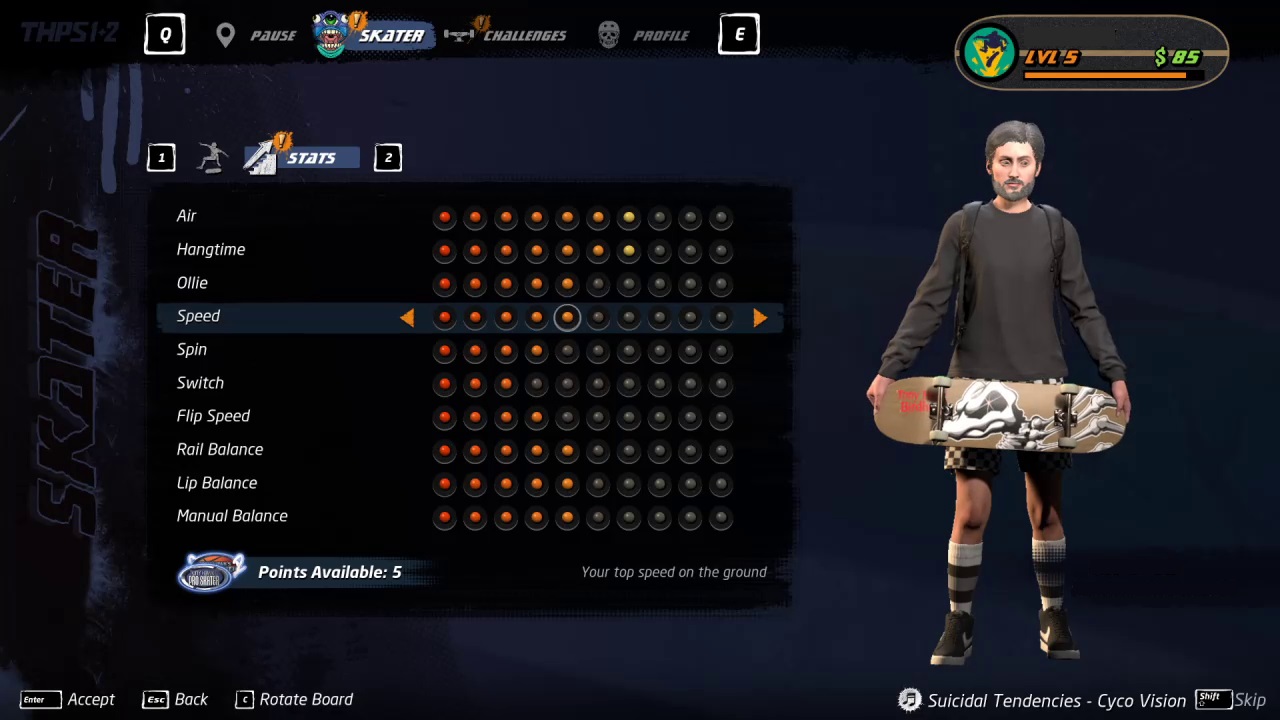Click the now-playing speaker icon
Viewport: 1280px width, 720px height.
pyautogui.click(x=909, y=700)
